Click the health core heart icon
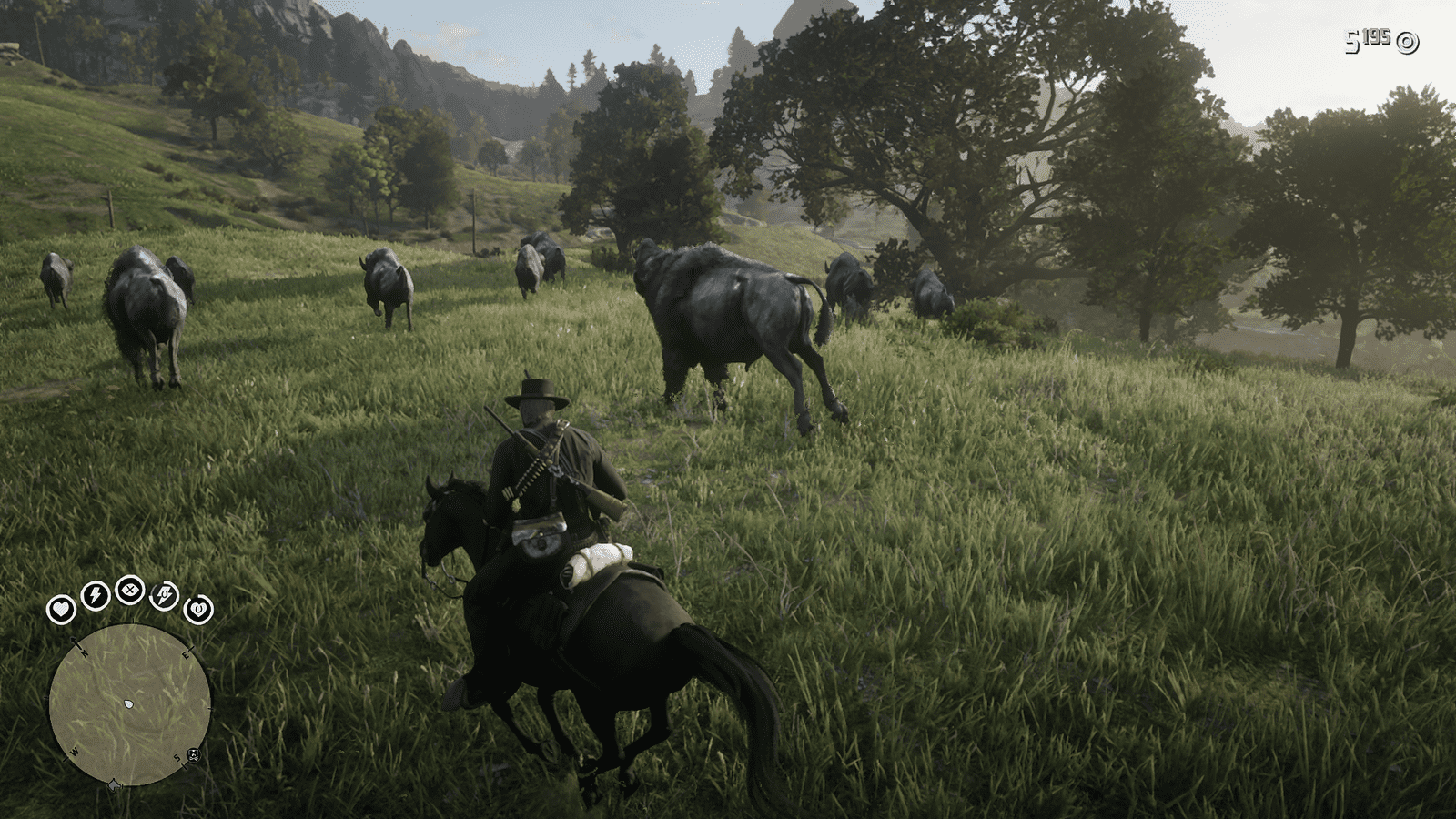This screenshot has height=819, width=1456. coord(62,609)
